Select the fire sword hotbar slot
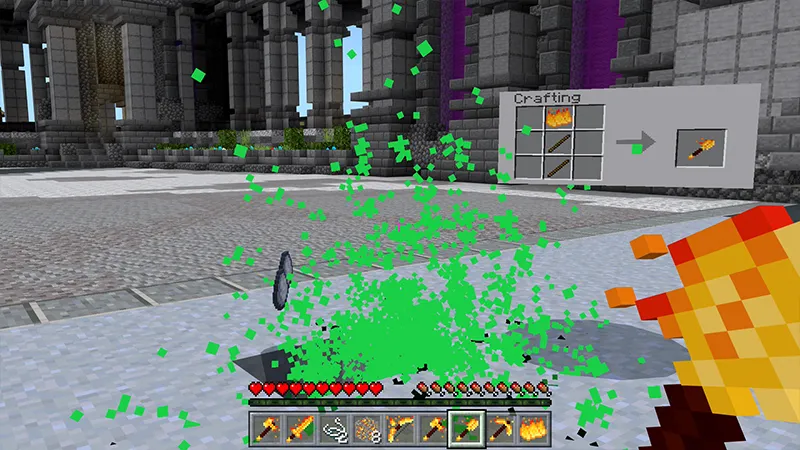800x450 pixels. [300, 428]
